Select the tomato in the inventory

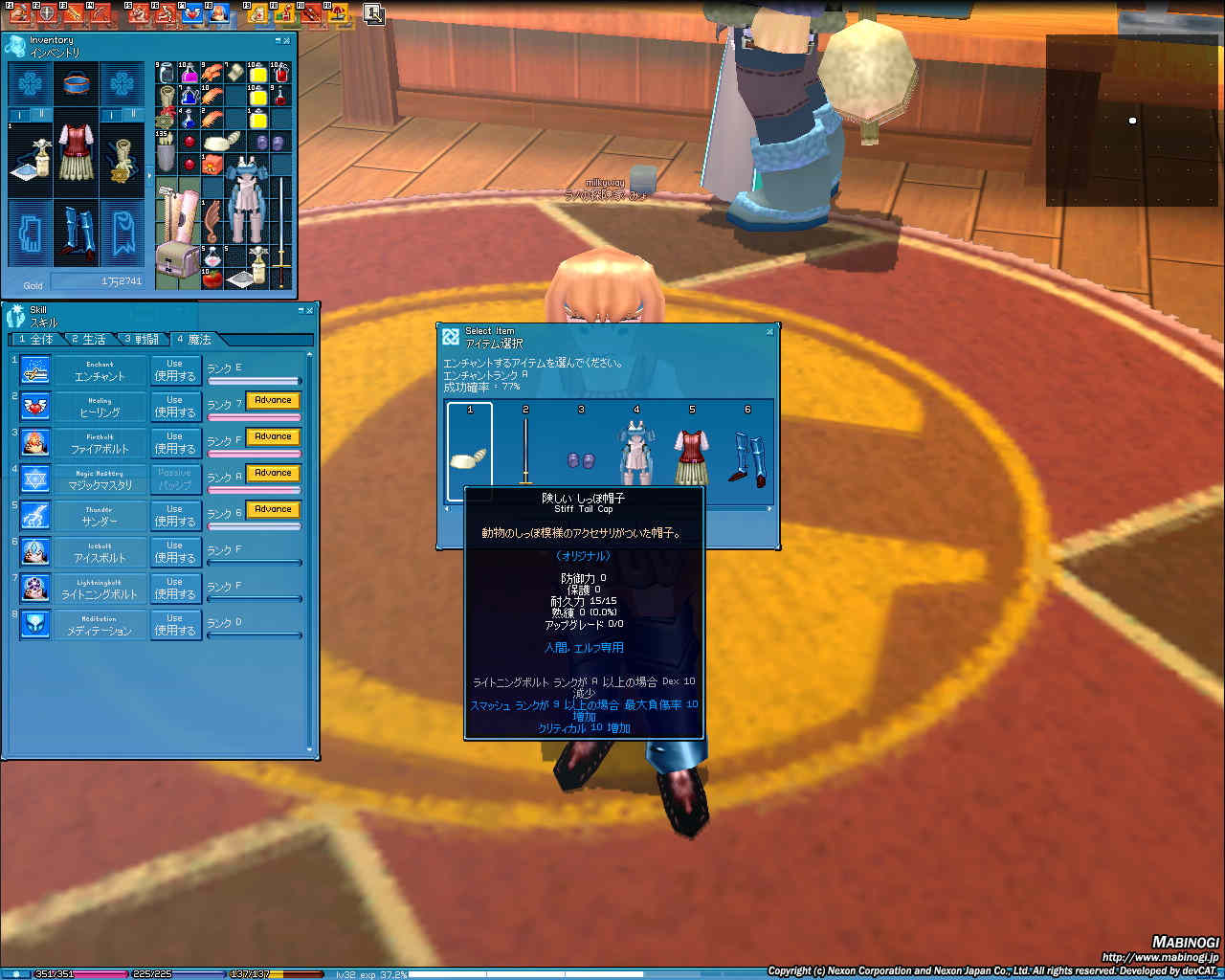coord(212,278)
